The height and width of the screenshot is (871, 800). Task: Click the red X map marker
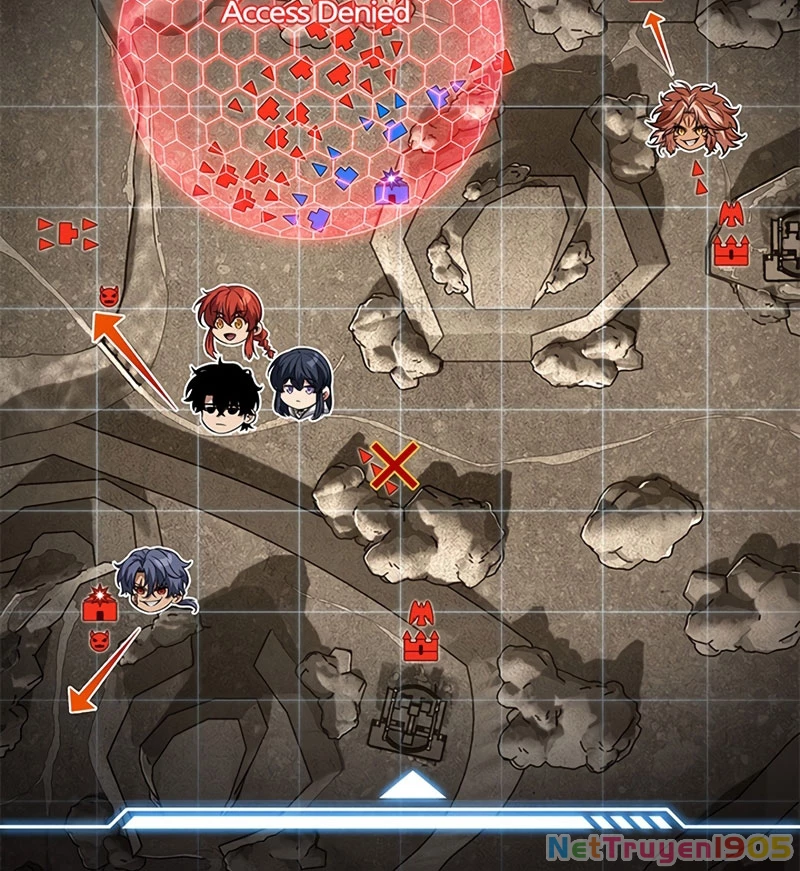tap(395, 467)
